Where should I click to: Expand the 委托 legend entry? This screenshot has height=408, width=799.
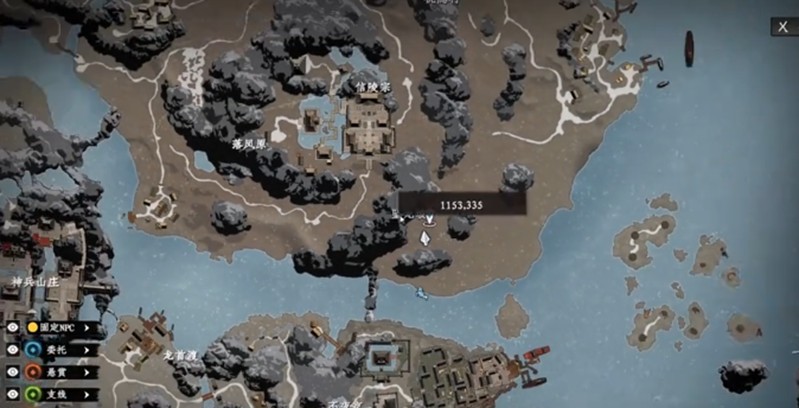pyautogui.click(x=88, y=349)
